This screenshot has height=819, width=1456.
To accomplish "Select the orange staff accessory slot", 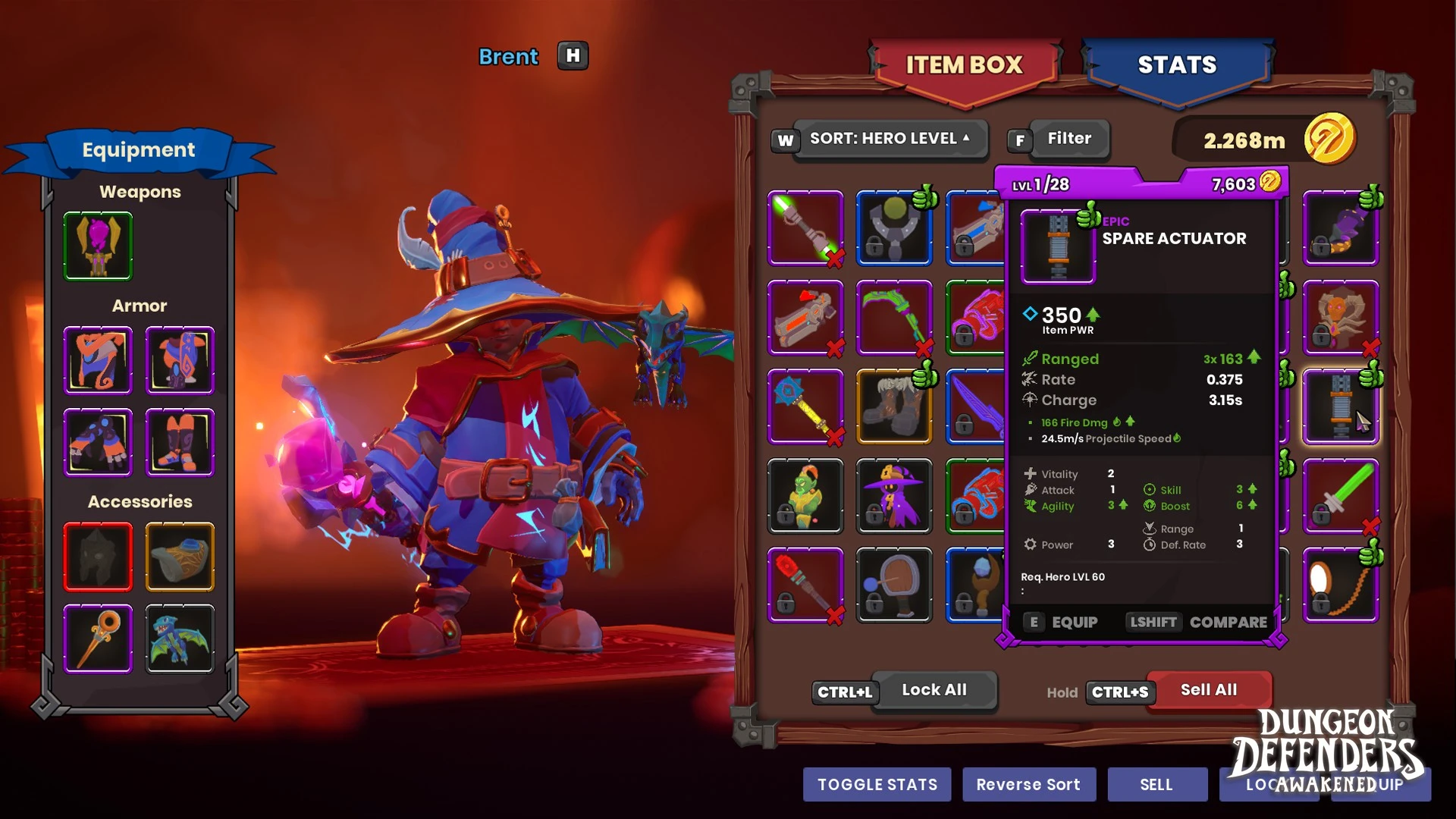I will 98,638.
